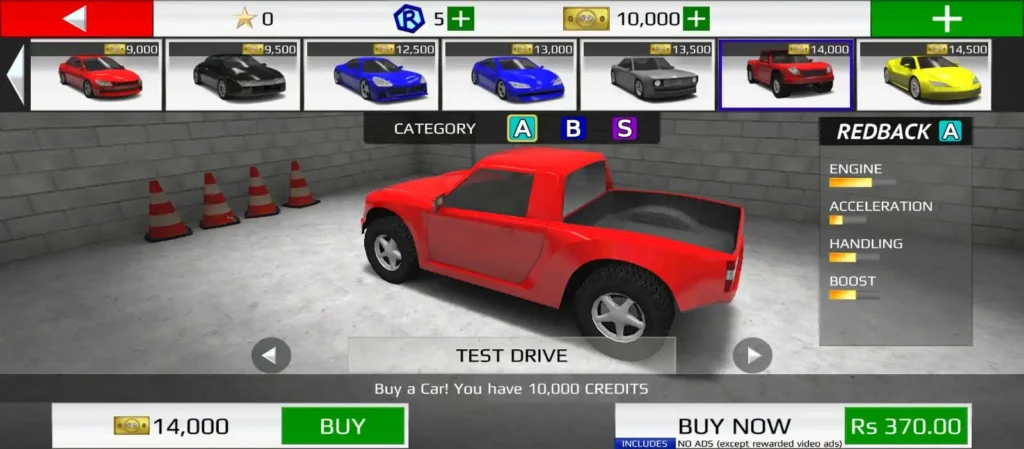
Task: Buy the Redback with the green BUY button
Action: [342, 426]
